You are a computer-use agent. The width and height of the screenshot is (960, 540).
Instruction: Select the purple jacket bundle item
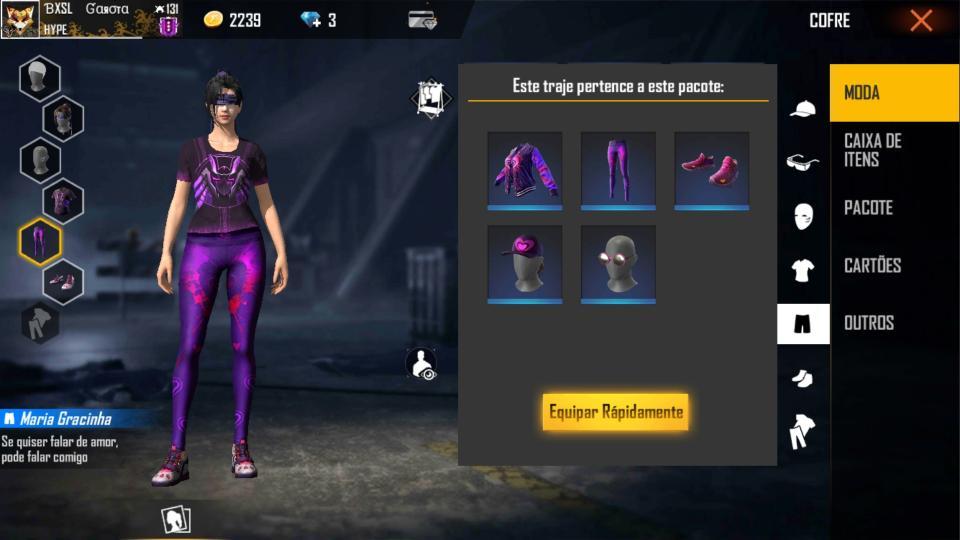pos(525,170)
